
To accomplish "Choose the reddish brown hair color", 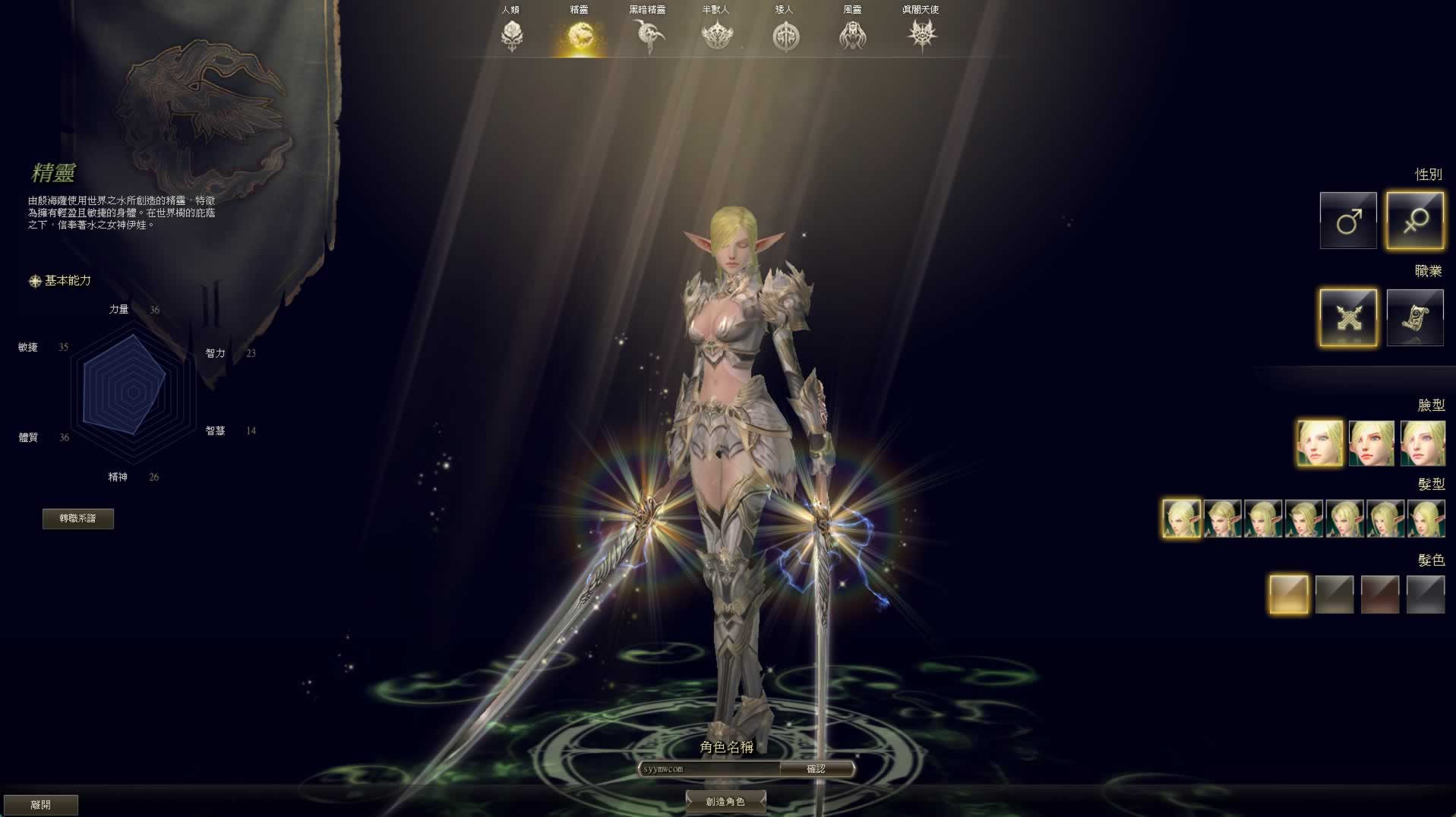I will coord(1380,594).
